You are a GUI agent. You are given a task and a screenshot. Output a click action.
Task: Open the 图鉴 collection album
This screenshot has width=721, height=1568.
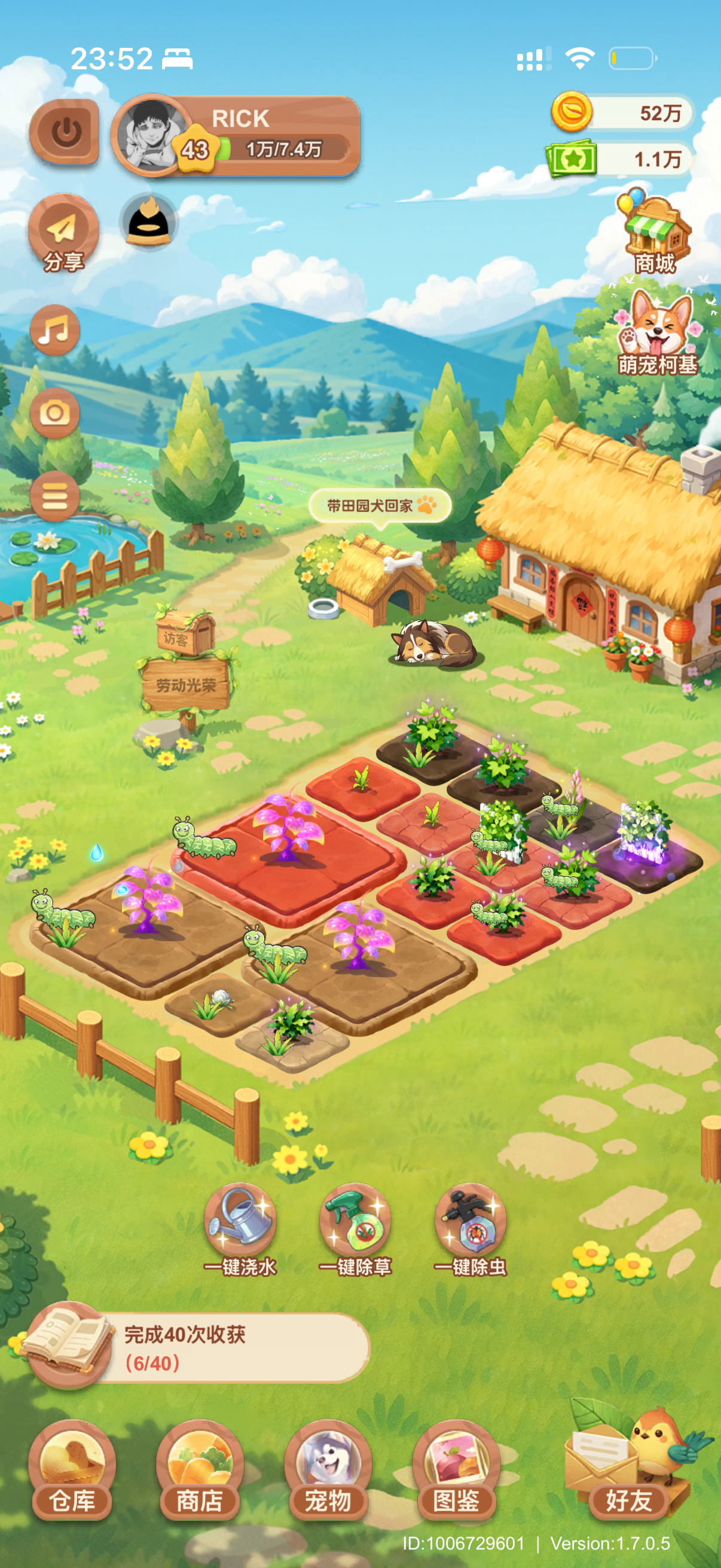point(456,1469)
